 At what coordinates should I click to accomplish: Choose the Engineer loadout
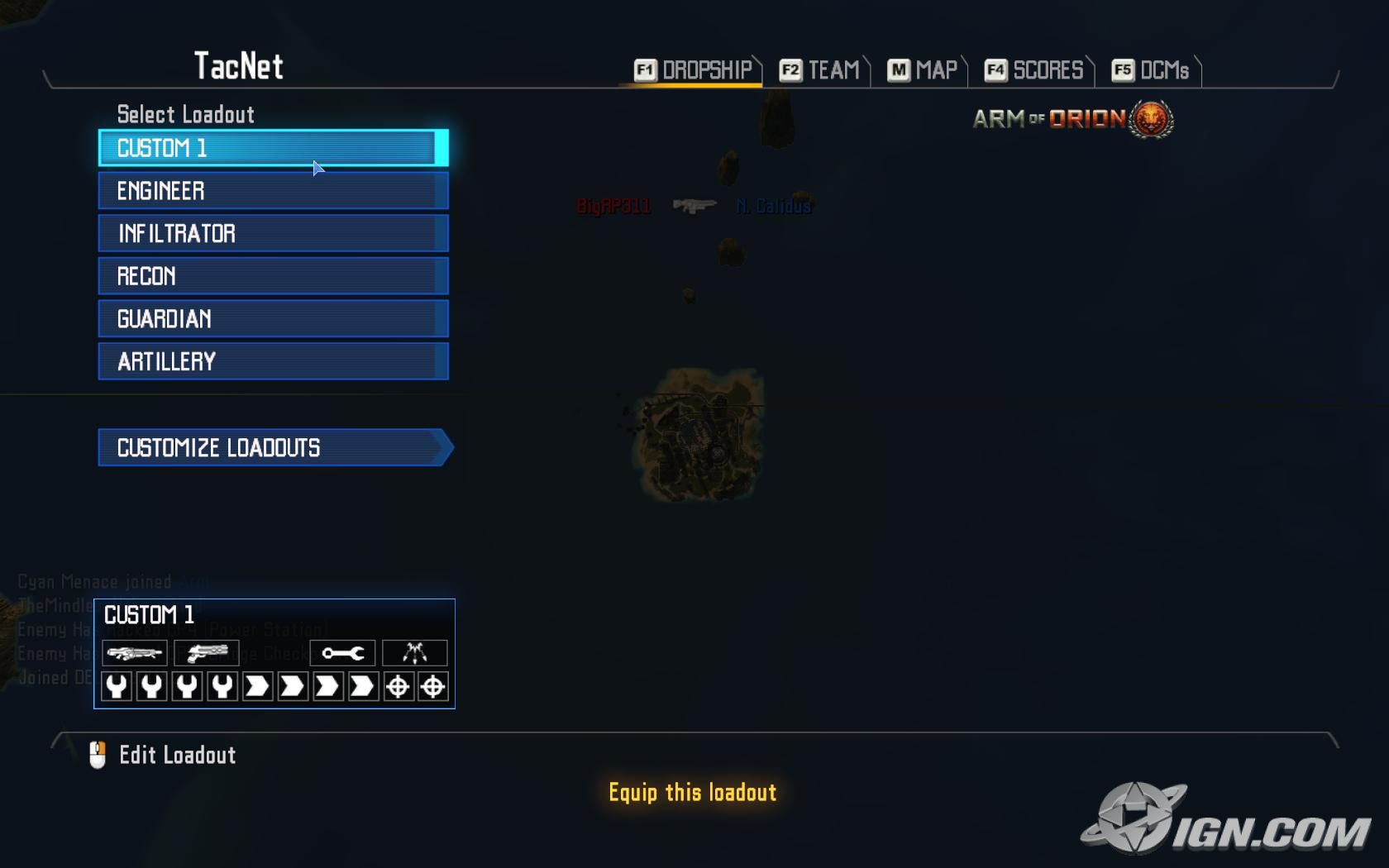(x=273, y=191)
